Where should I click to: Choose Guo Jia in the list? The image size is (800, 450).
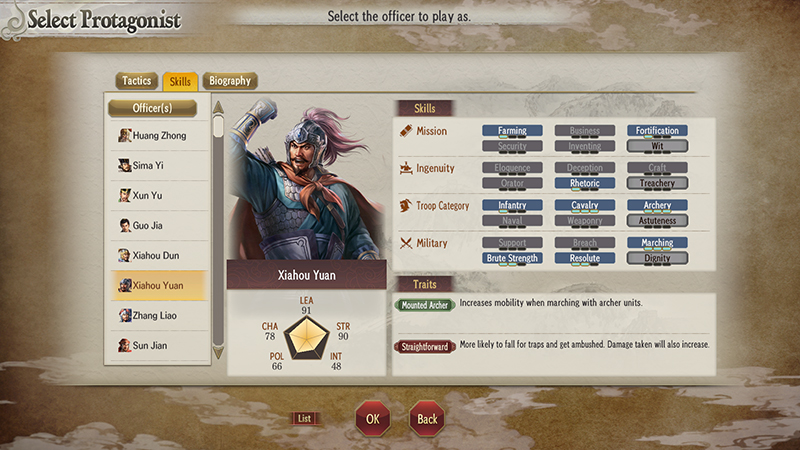pos(158,226)
